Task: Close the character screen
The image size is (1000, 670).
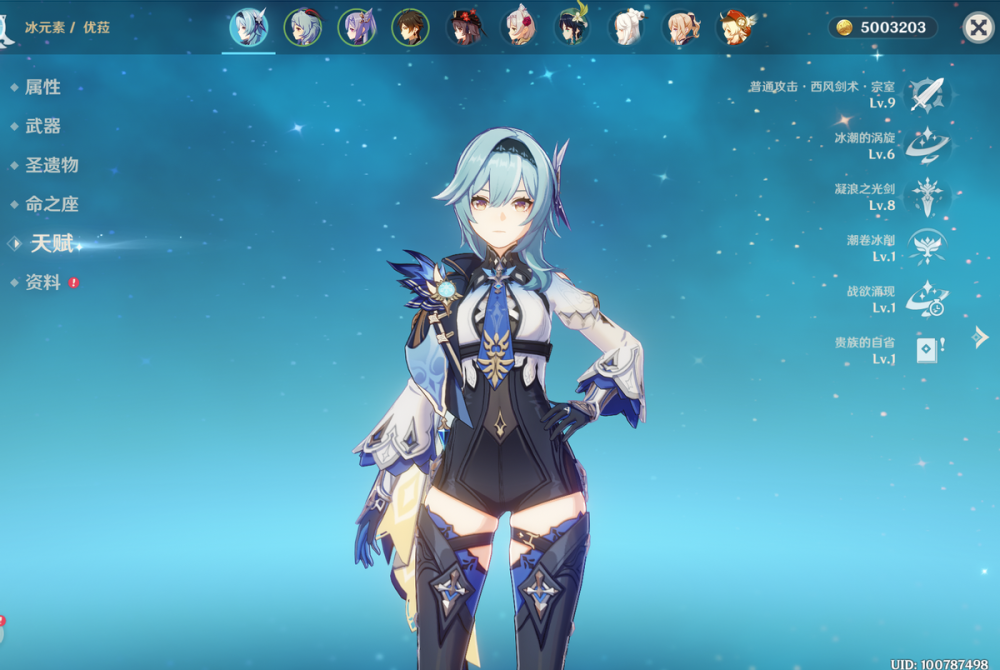Action: (x=977, y=27)
